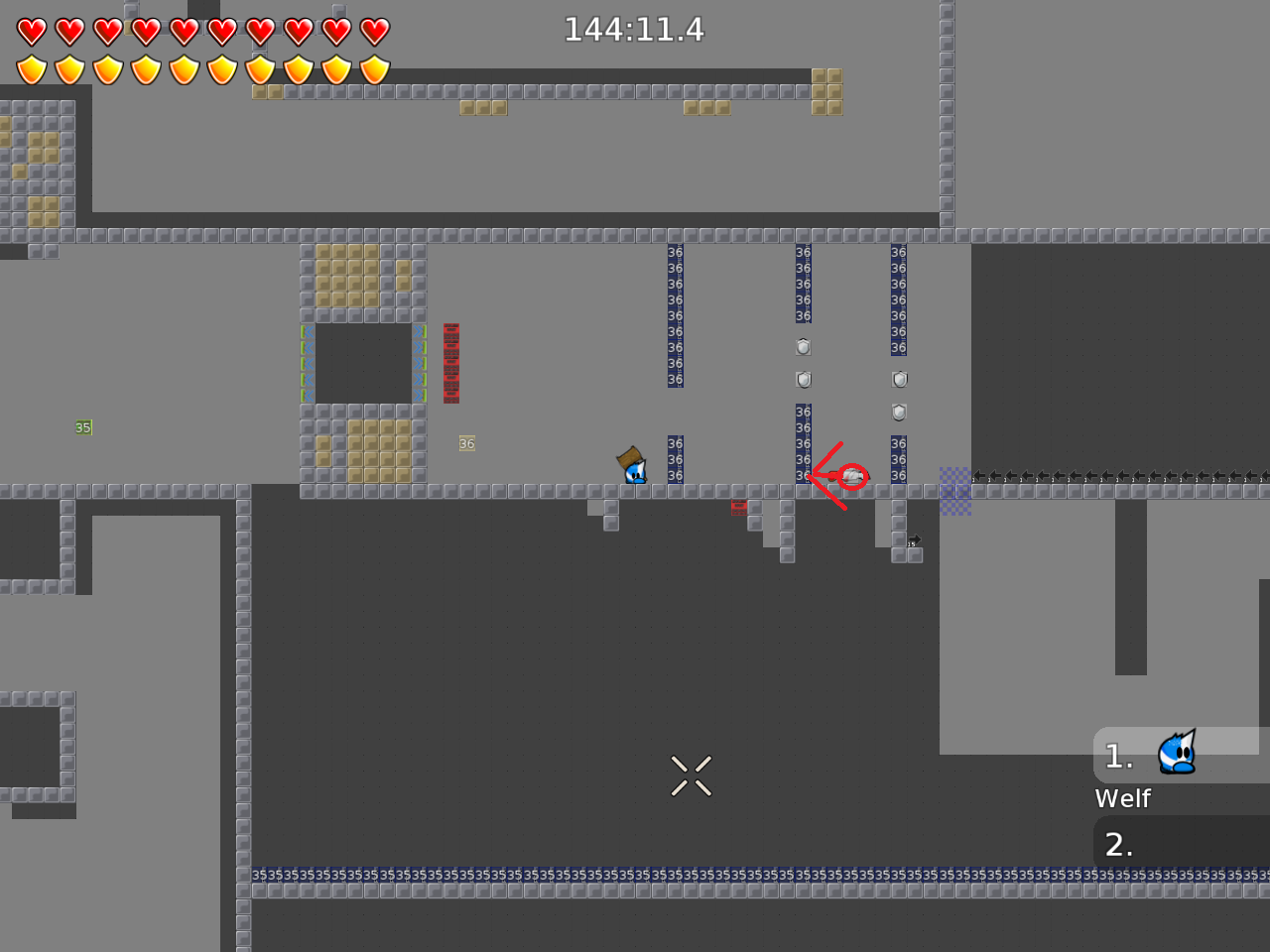Image resolution: width=1270 pixels, height=952 pixels.
Task: Click the red circled gun pickup
Action: tap(851, 476)
